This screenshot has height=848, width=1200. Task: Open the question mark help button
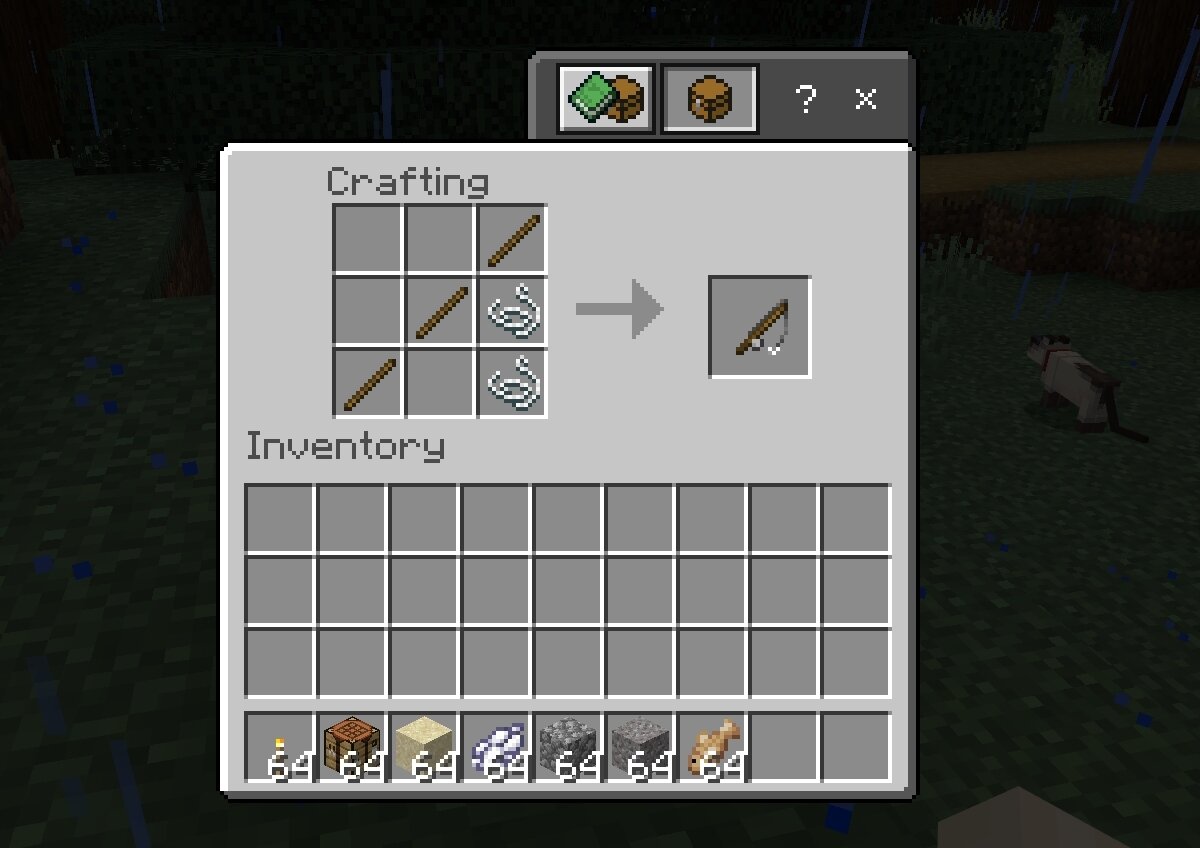[805, 99]
